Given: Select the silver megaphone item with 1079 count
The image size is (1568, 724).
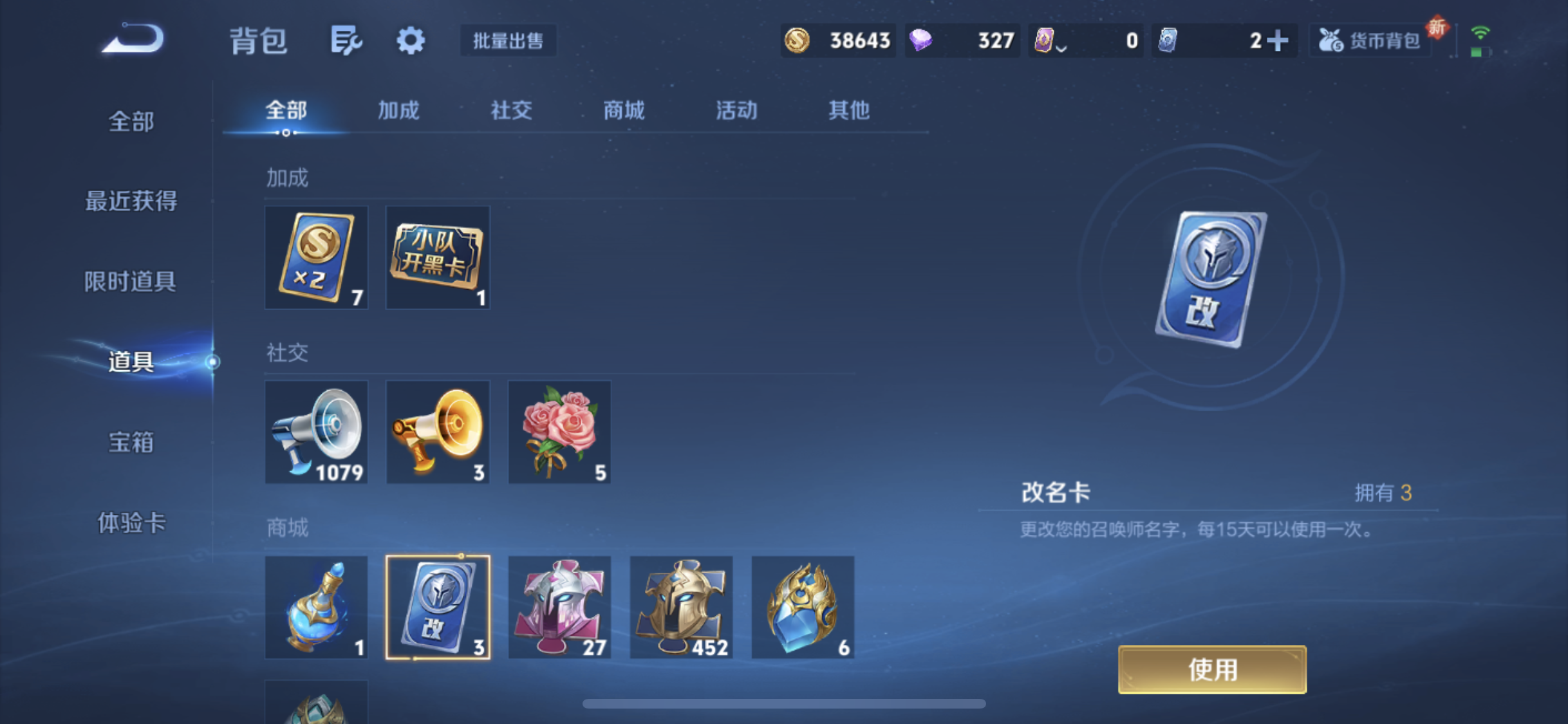Looking at the screenshot, I should pos(316,432).
